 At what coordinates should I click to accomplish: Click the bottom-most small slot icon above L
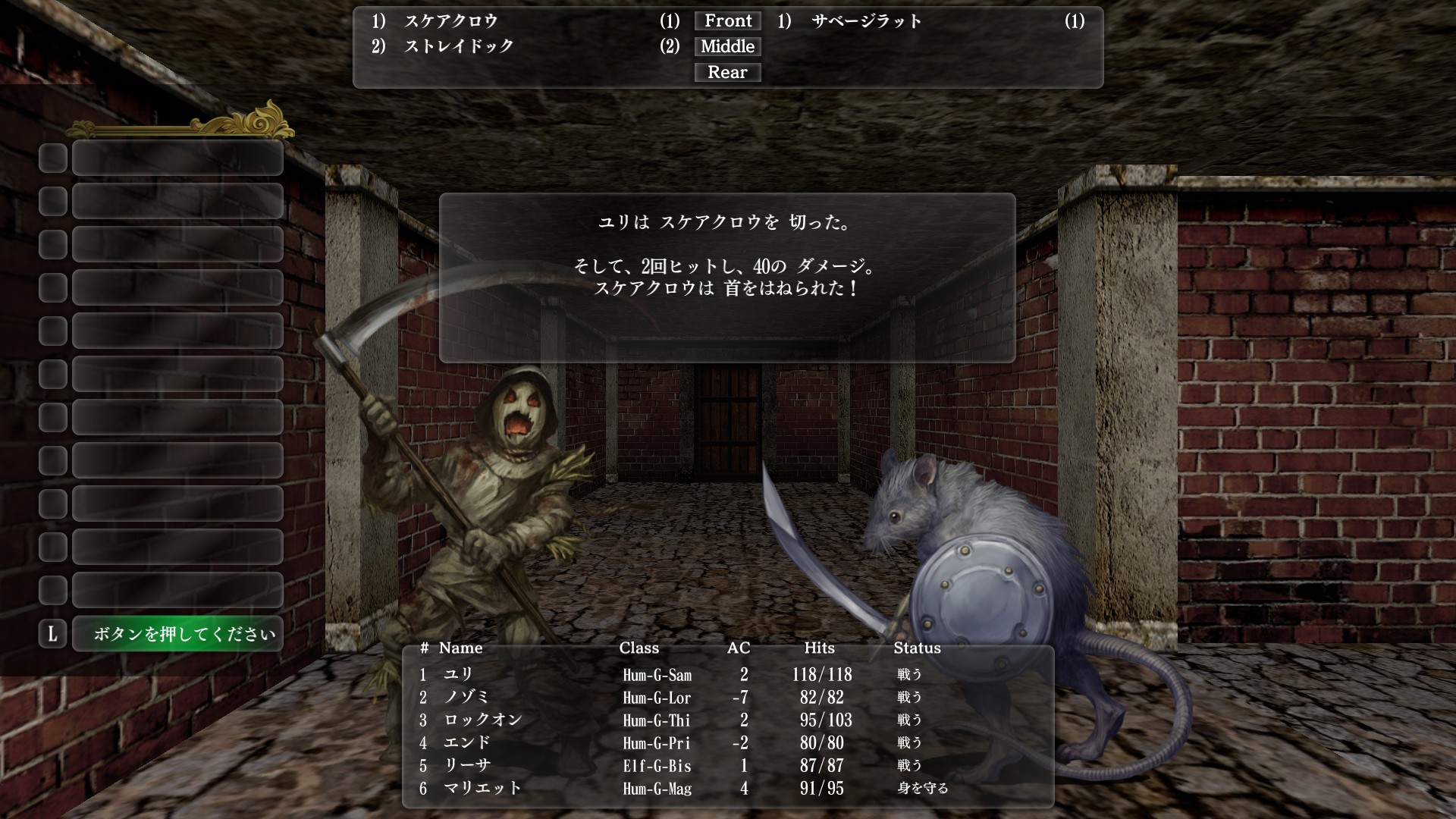coord(52,591)
